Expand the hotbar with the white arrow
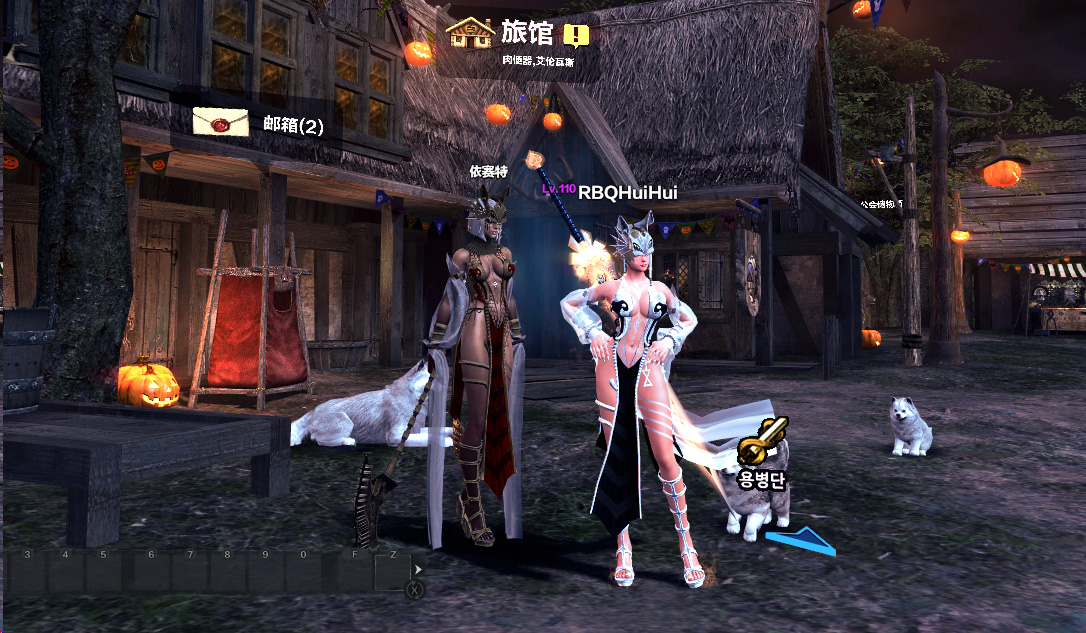The image size is (1086, 633). (418, 569)
